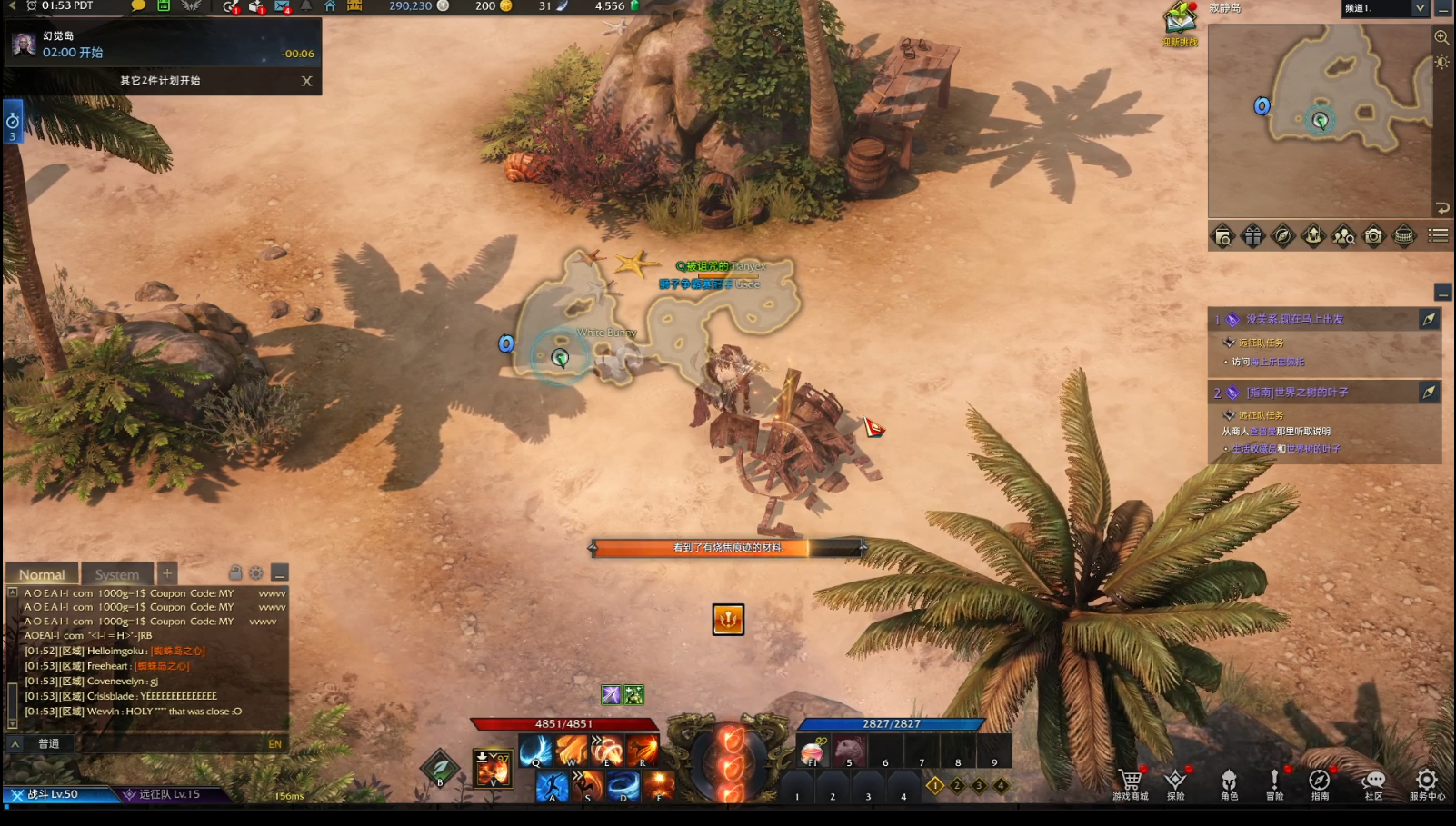Use the potion in slot F1

(x=813, y=752)
